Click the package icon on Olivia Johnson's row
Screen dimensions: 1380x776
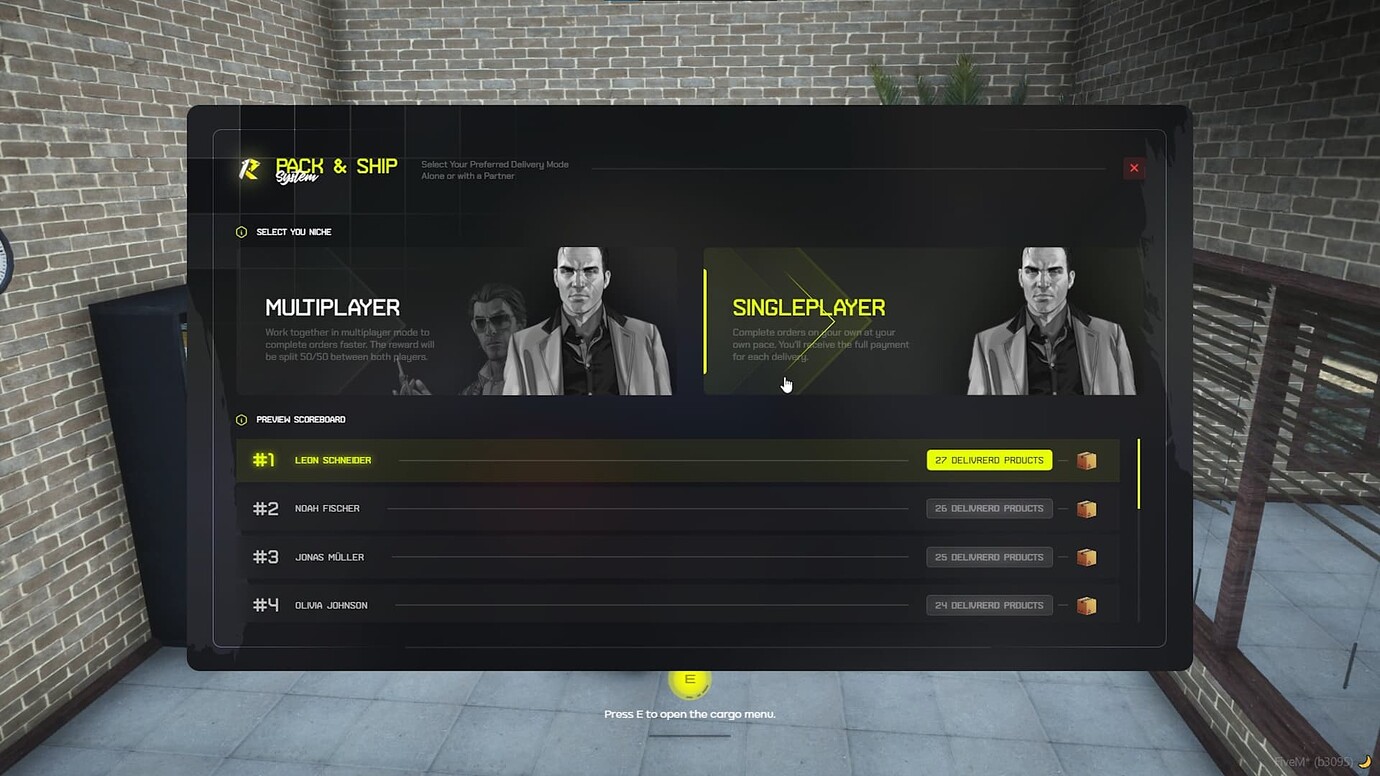coord(1087,605)
